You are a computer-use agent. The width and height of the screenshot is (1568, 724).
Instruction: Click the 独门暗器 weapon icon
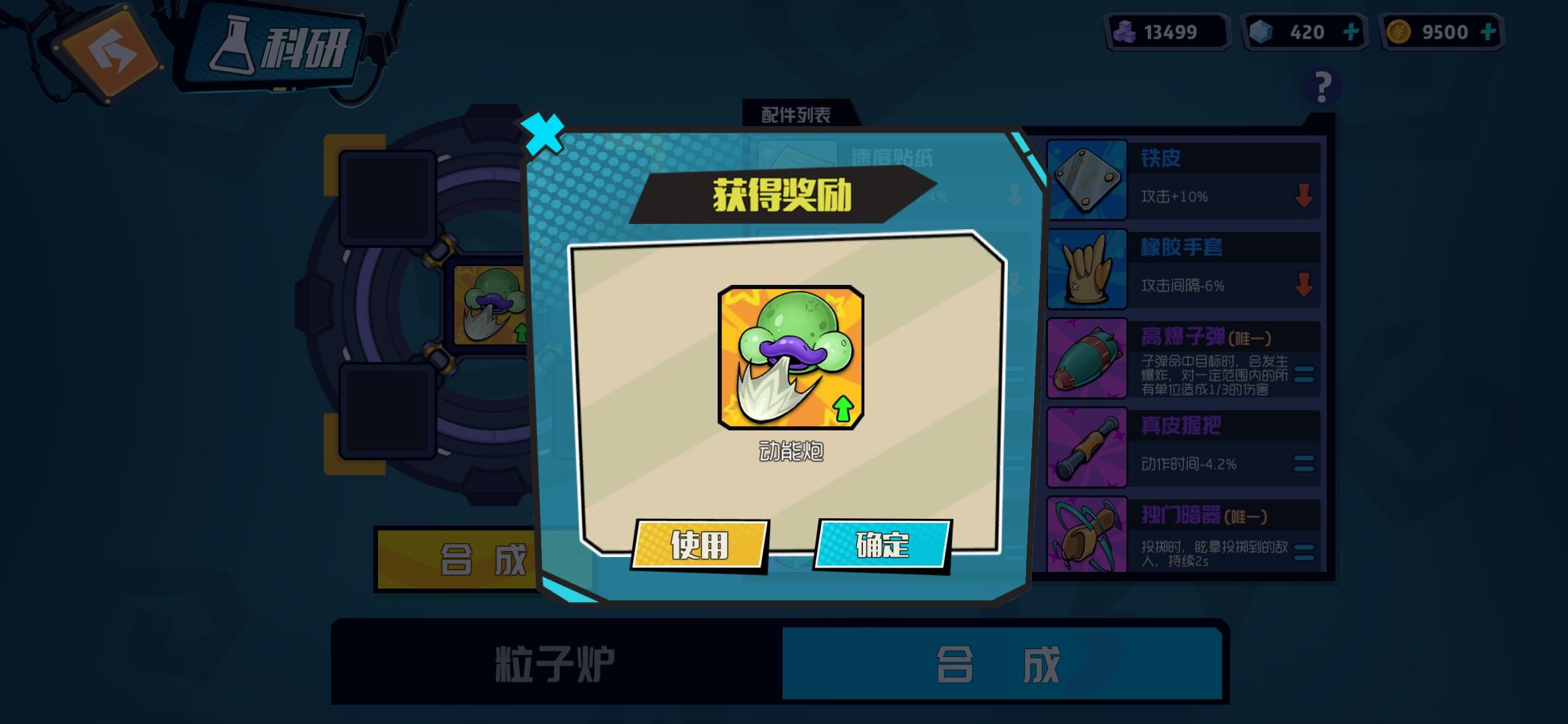point(1088,536)
